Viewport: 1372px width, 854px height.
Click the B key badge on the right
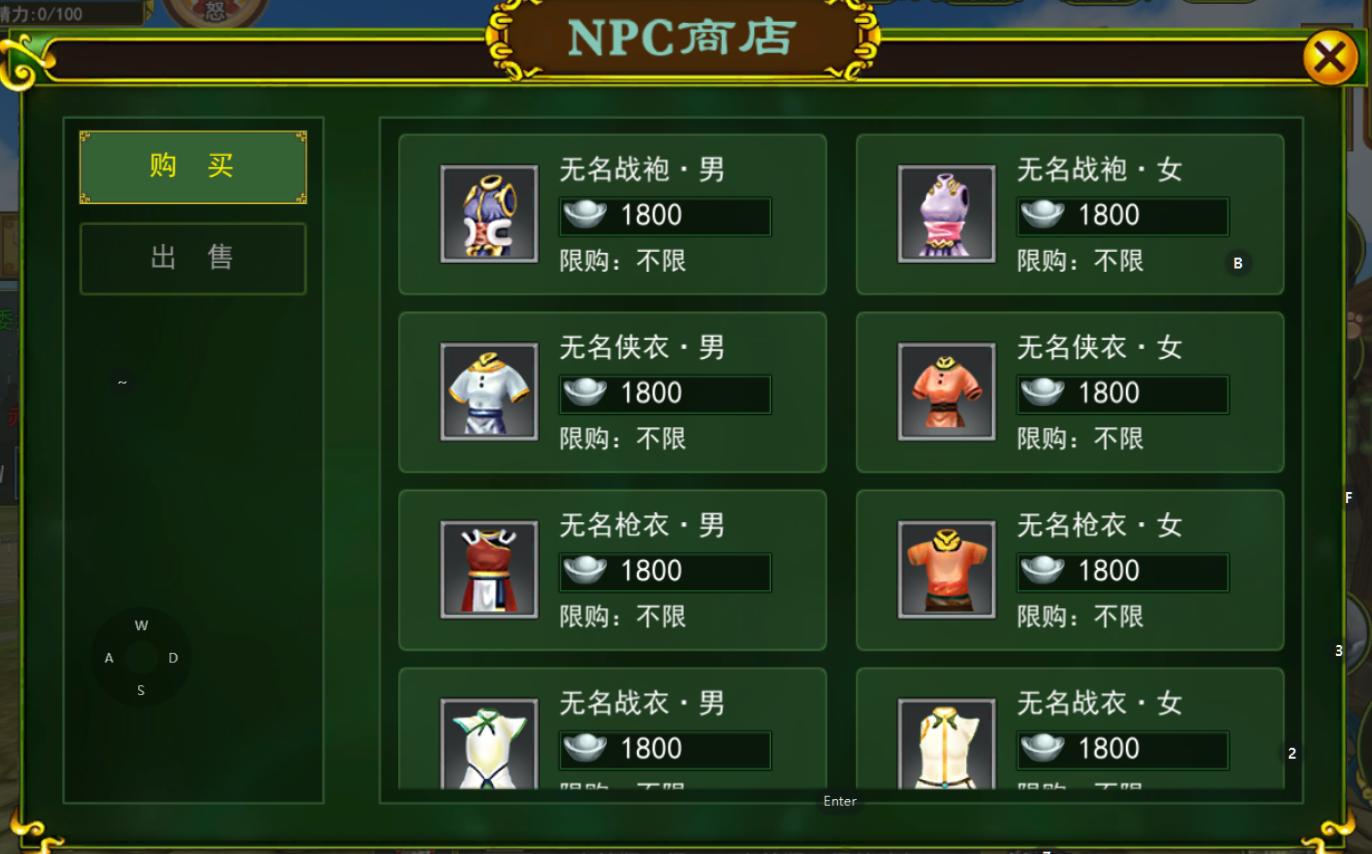(x=1238, y=263)
